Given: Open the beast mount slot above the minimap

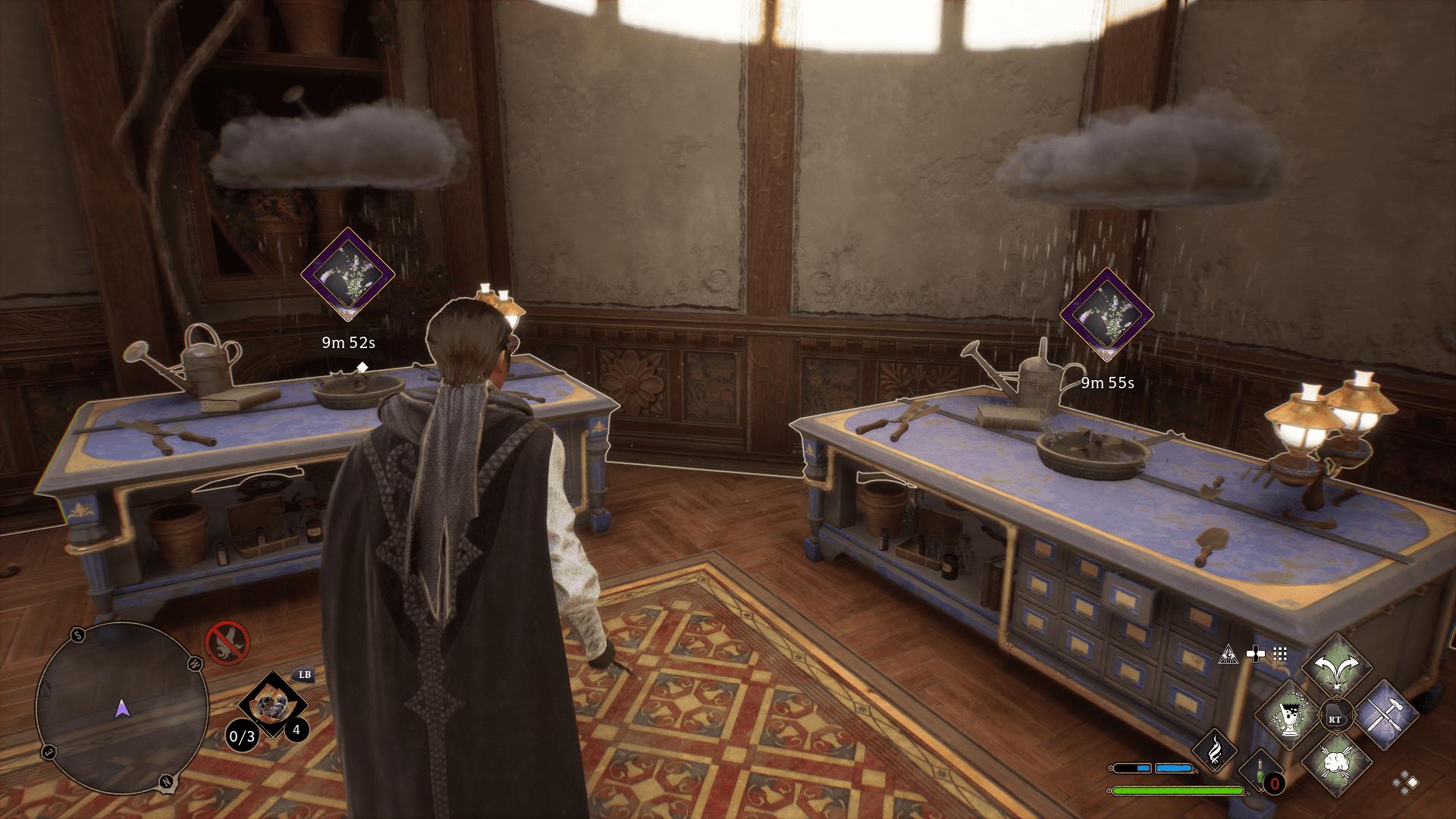Looking at the screenshot, I should pos(274,705).
